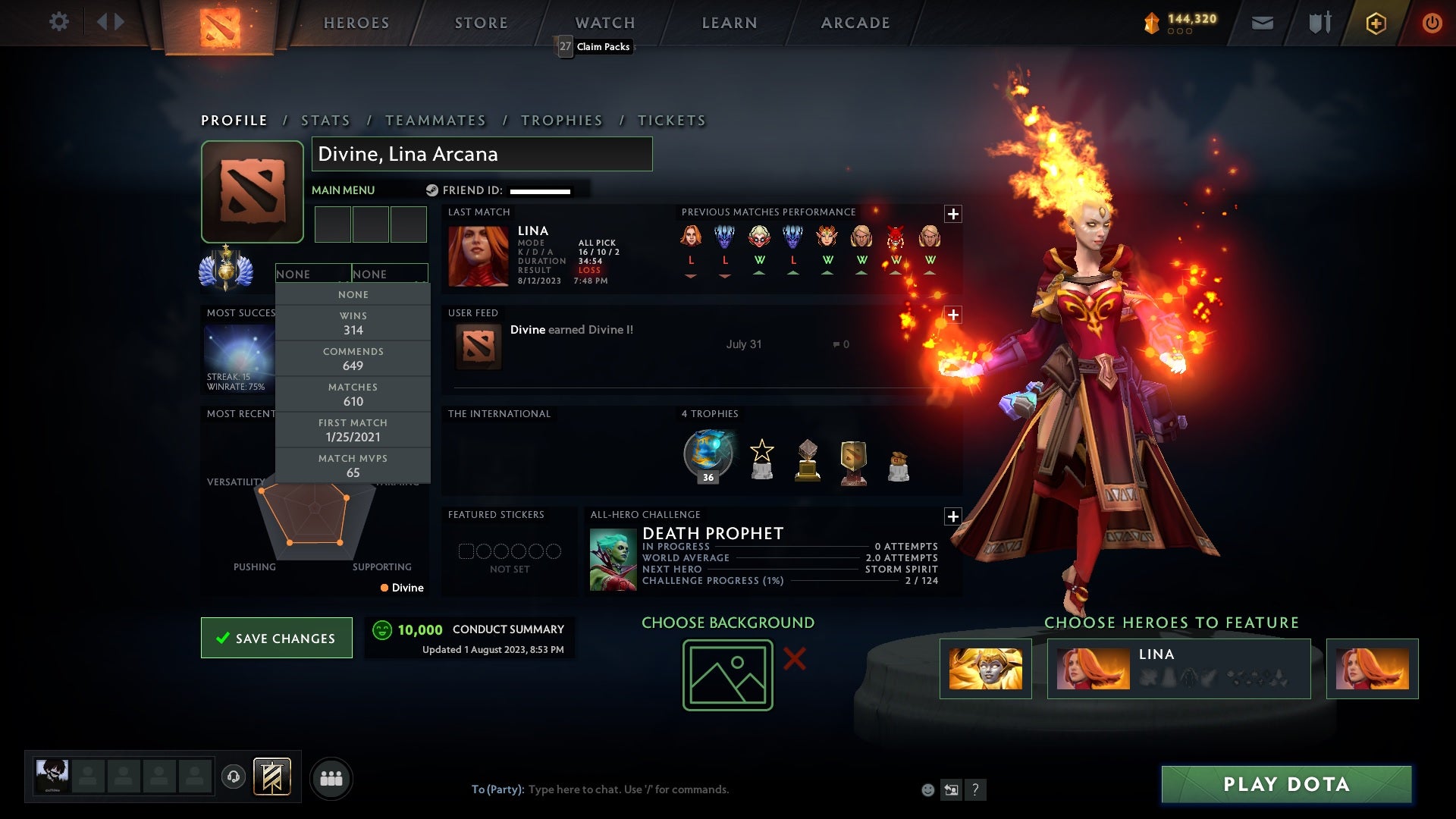
Task: Go to the Store section
Action: [482, 23]
